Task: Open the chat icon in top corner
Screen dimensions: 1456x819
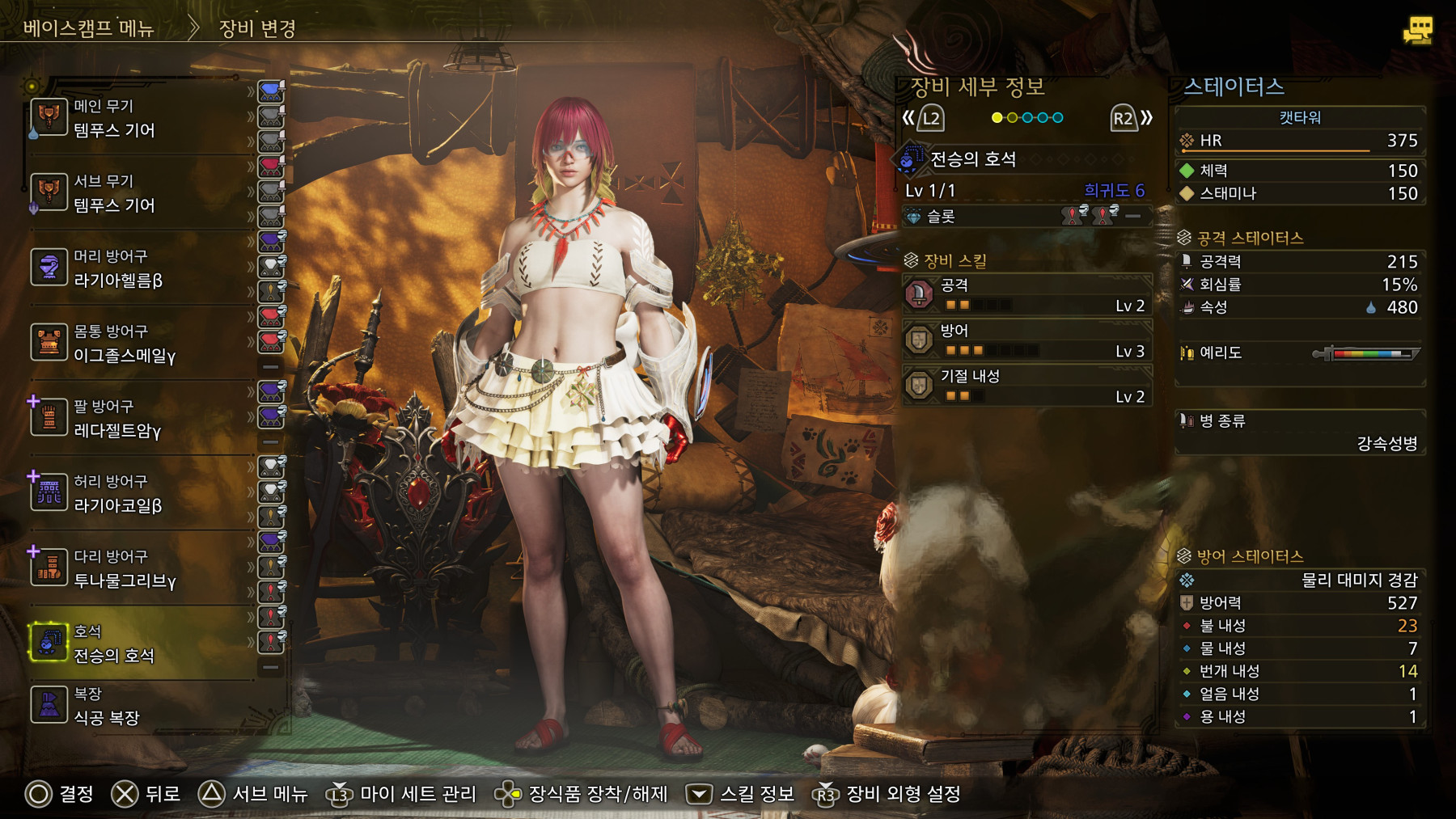Action: coord(1417,31)
